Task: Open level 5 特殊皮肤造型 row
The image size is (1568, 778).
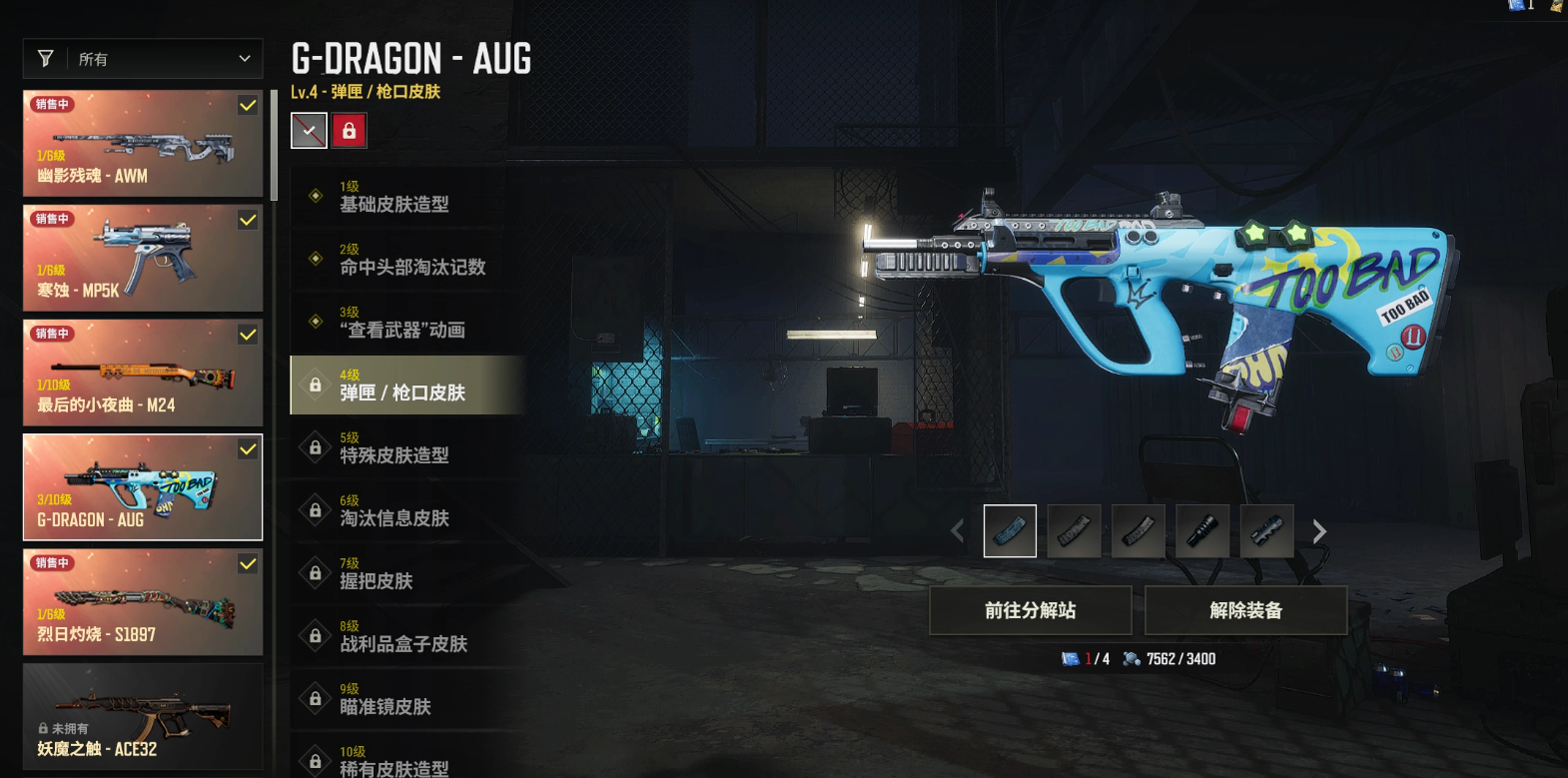Action: click(407, 448)
